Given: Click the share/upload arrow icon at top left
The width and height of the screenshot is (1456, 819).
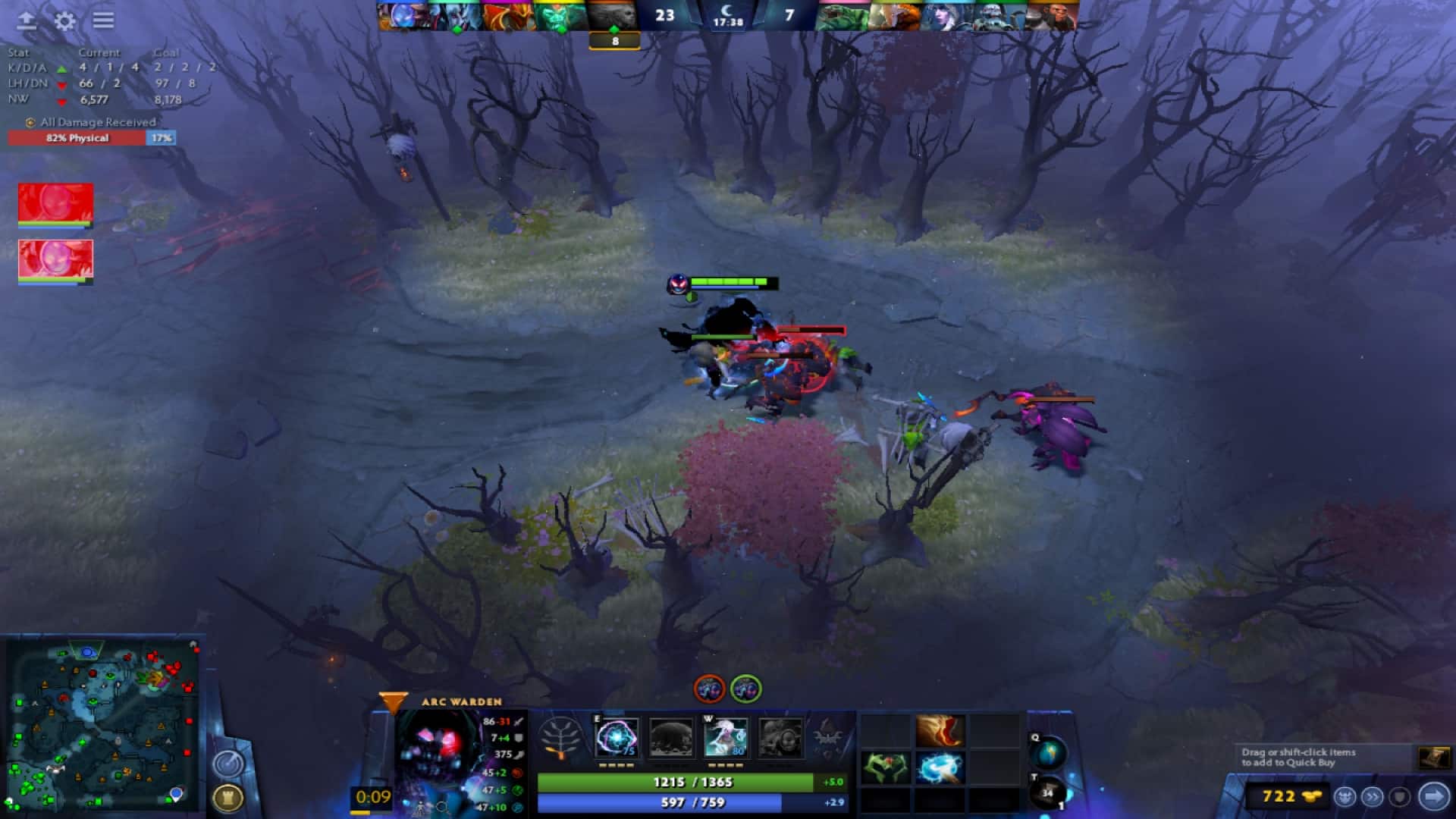Looking at the screenshot, I should click(x=24, y=21).
